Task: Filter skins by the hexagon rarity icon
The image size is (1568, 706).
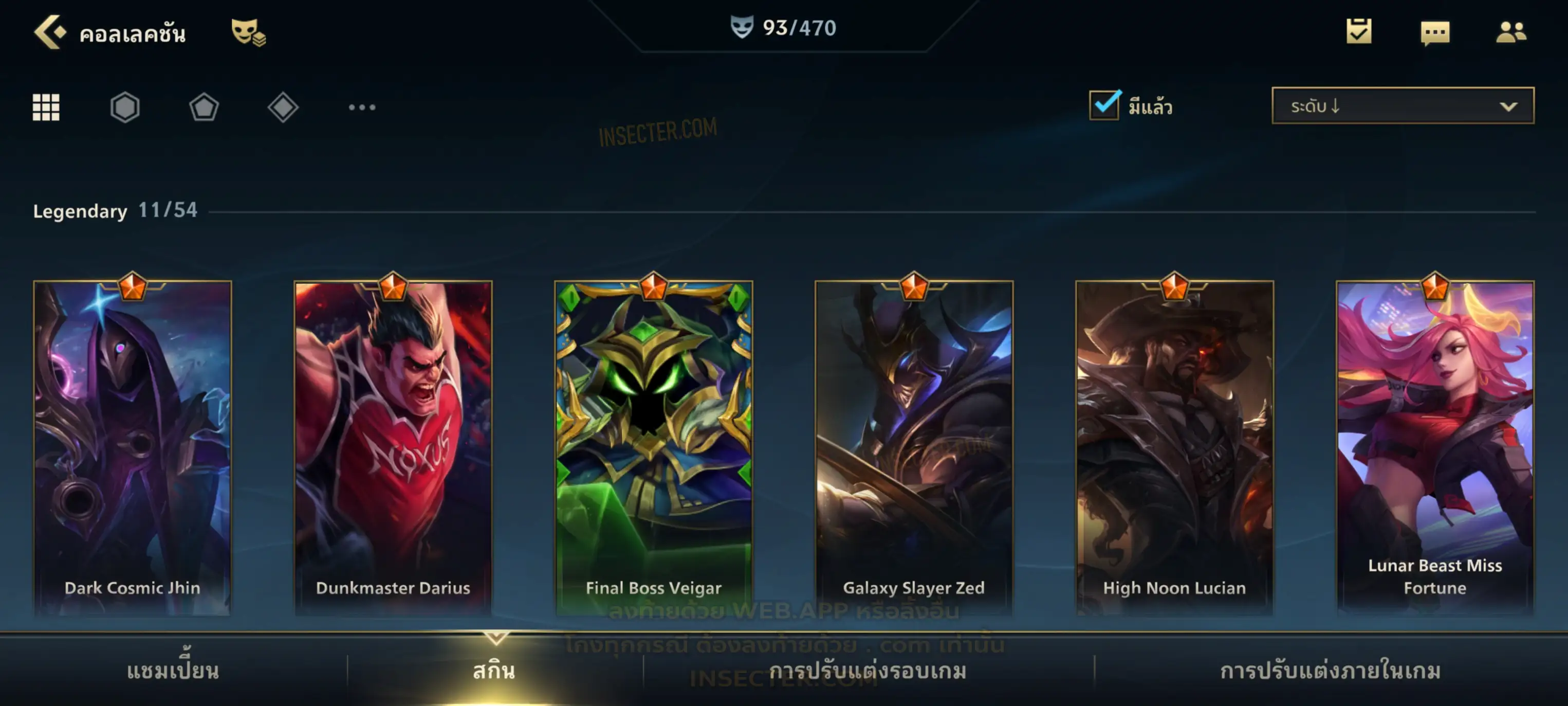Action: click(x=125, y=107)
